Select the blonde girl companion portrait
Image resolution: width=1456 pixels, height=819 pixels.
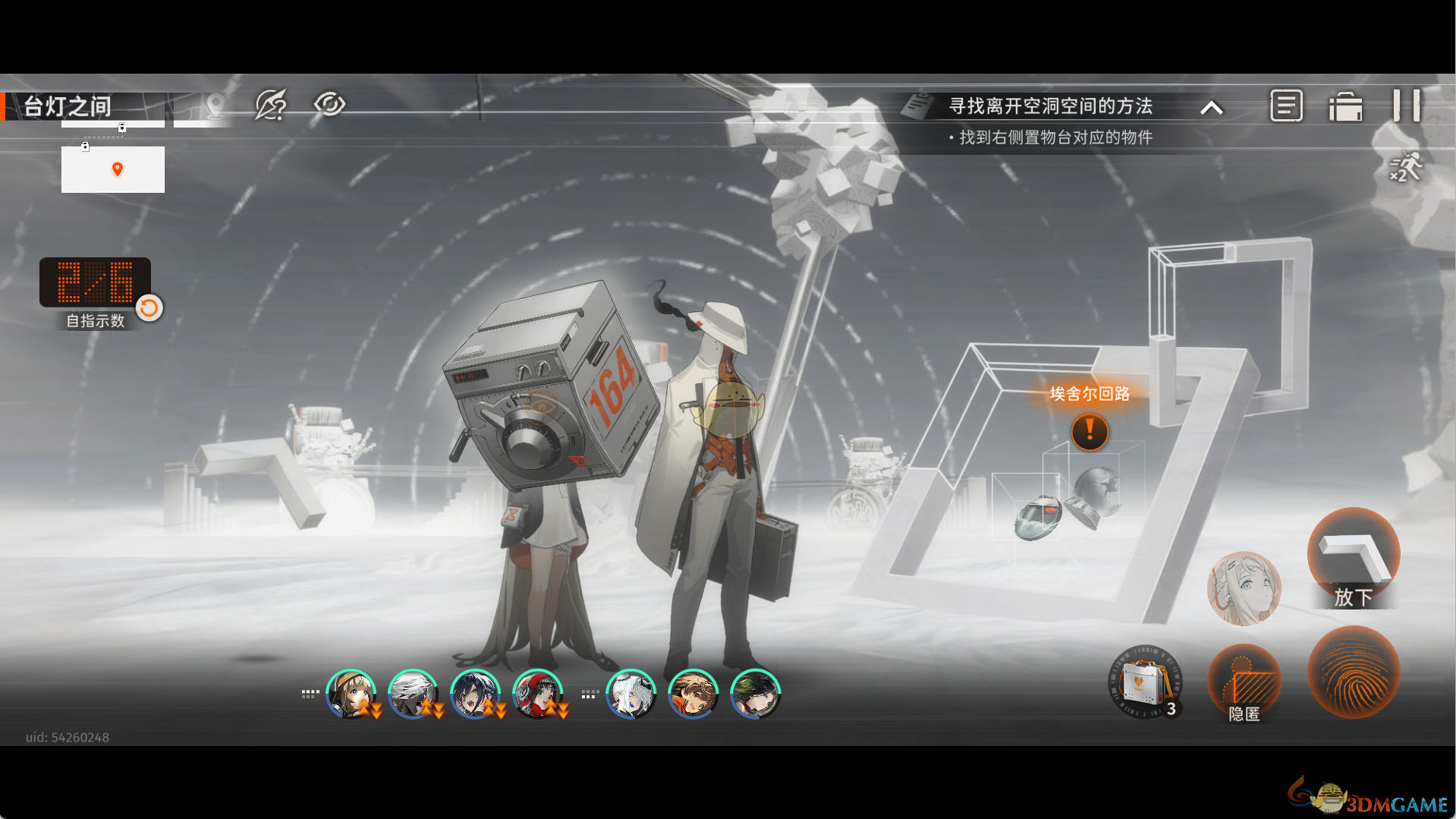(x=1244, y=588)
